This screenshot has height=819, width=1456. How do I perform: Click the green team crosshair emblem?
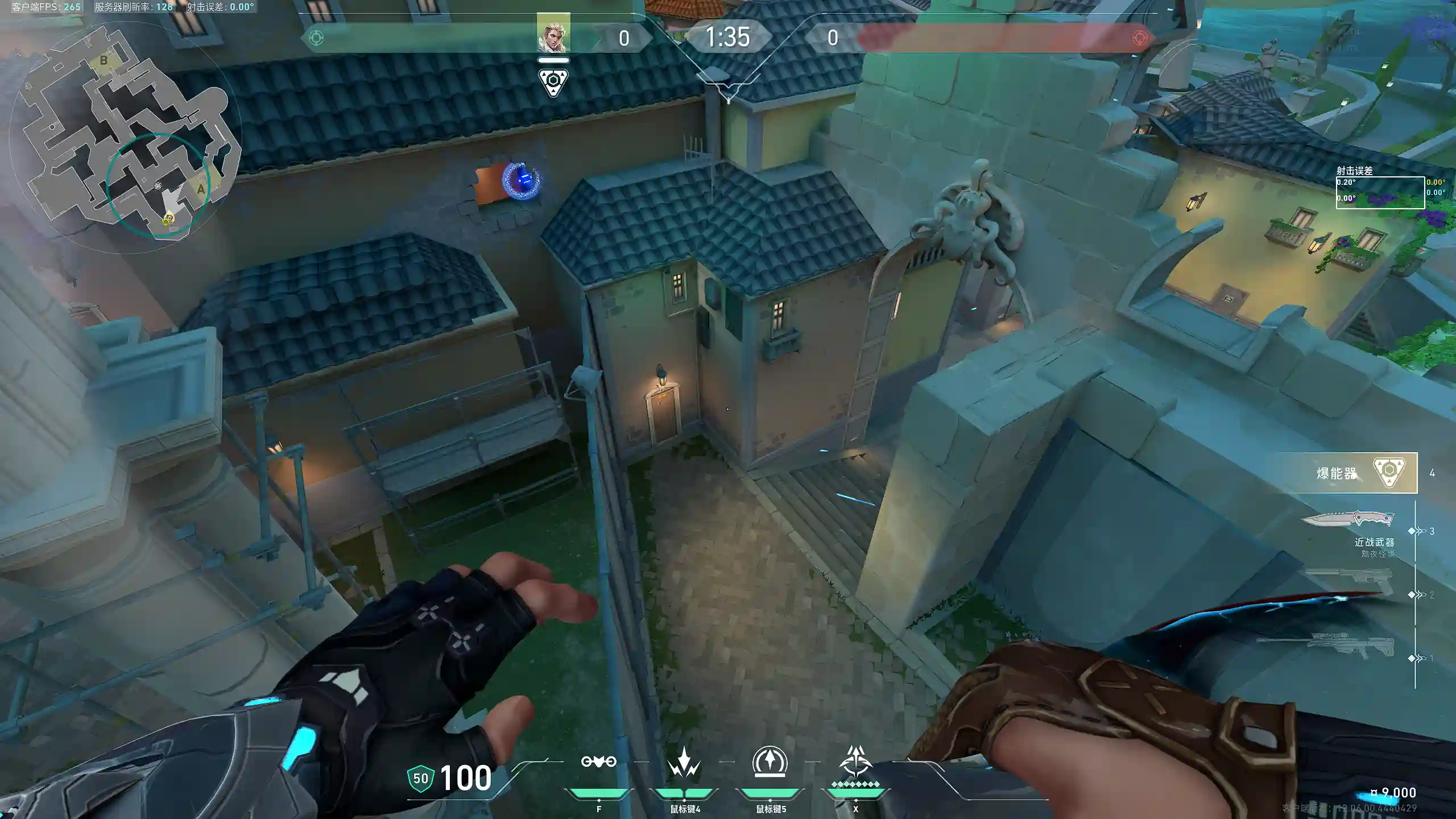pos(316,38)
